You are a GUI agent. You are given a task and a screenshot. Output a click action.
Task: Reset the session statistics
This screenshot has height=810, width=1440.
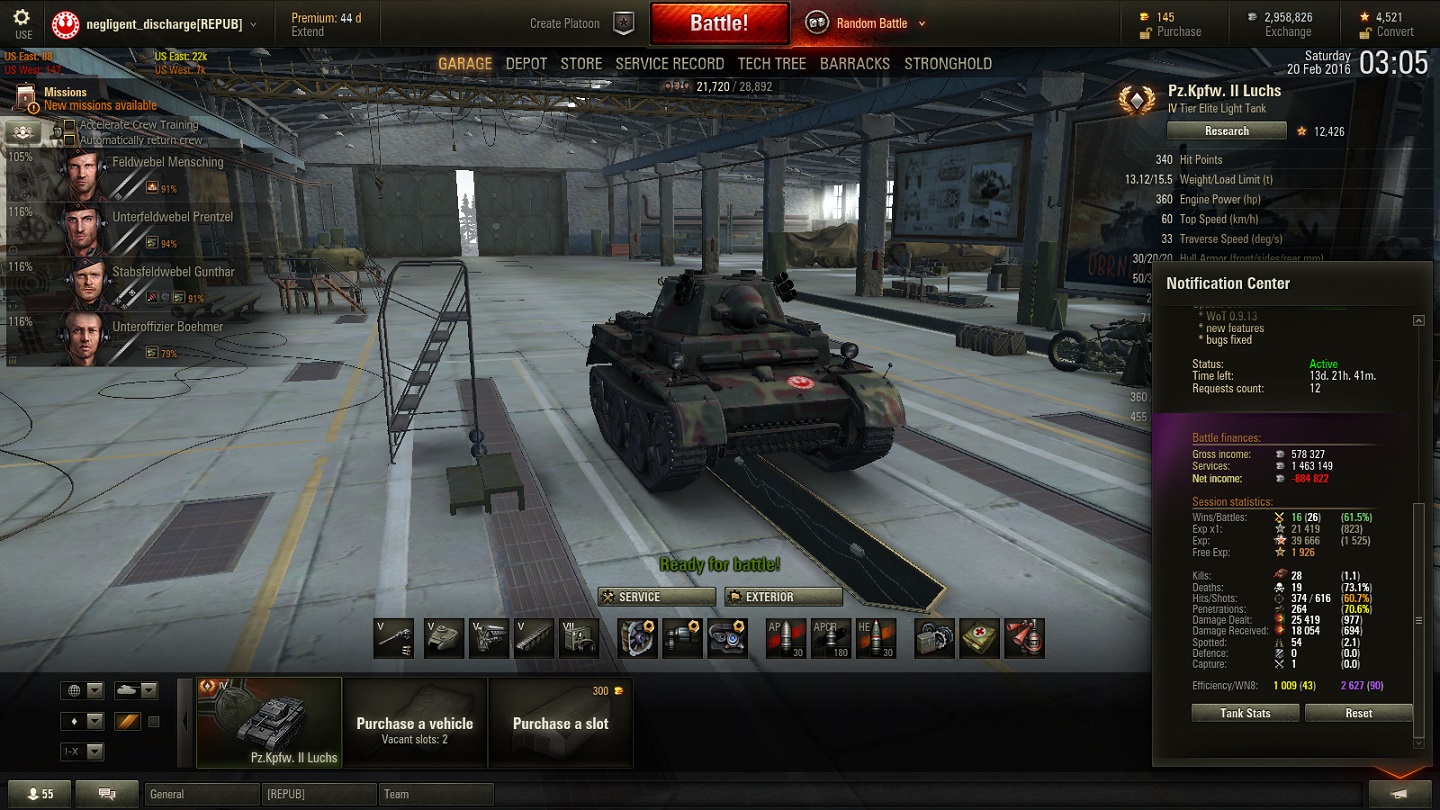(x=1358, y=713)
